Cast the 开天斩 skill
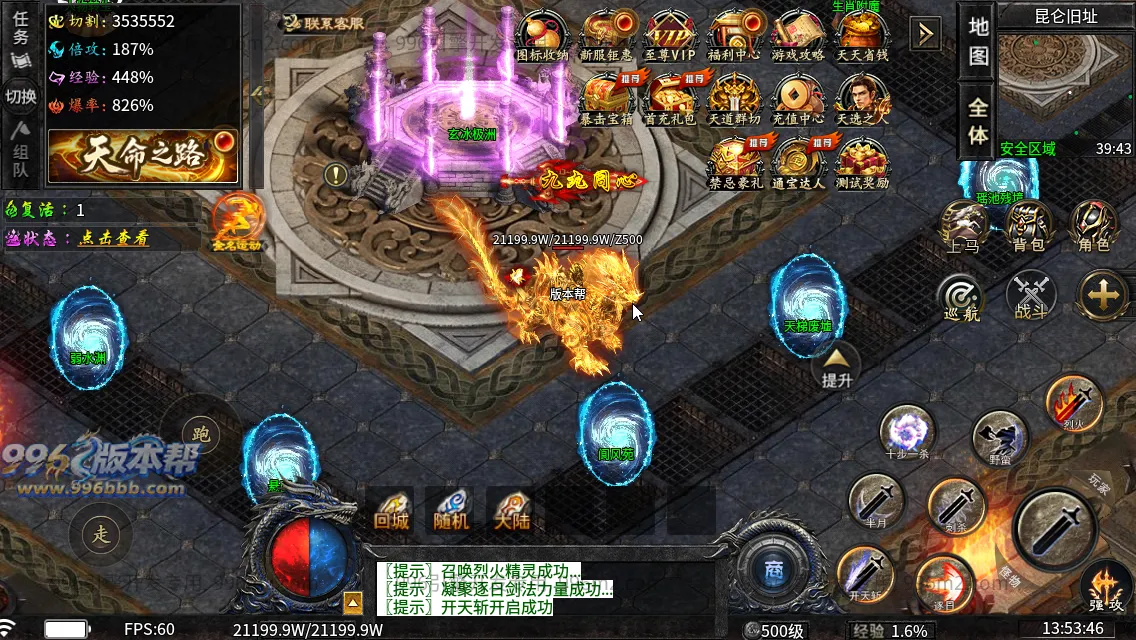This screenshot has height=640, width=1136. click(864, 574)
